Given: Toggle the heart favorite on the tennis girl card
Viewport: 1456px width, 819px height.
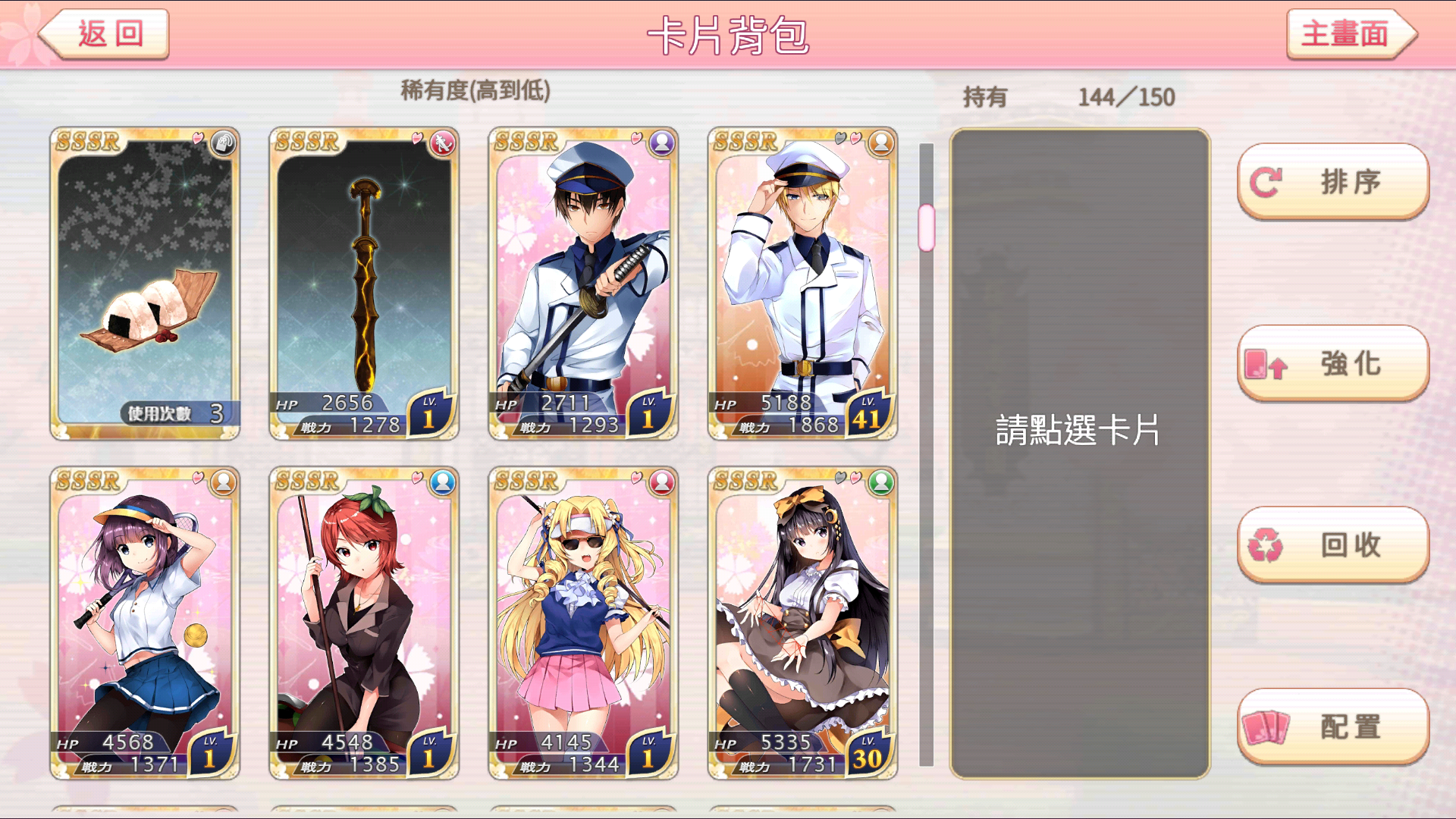Looking at the screenshot, I should click(x=197, y=478).
